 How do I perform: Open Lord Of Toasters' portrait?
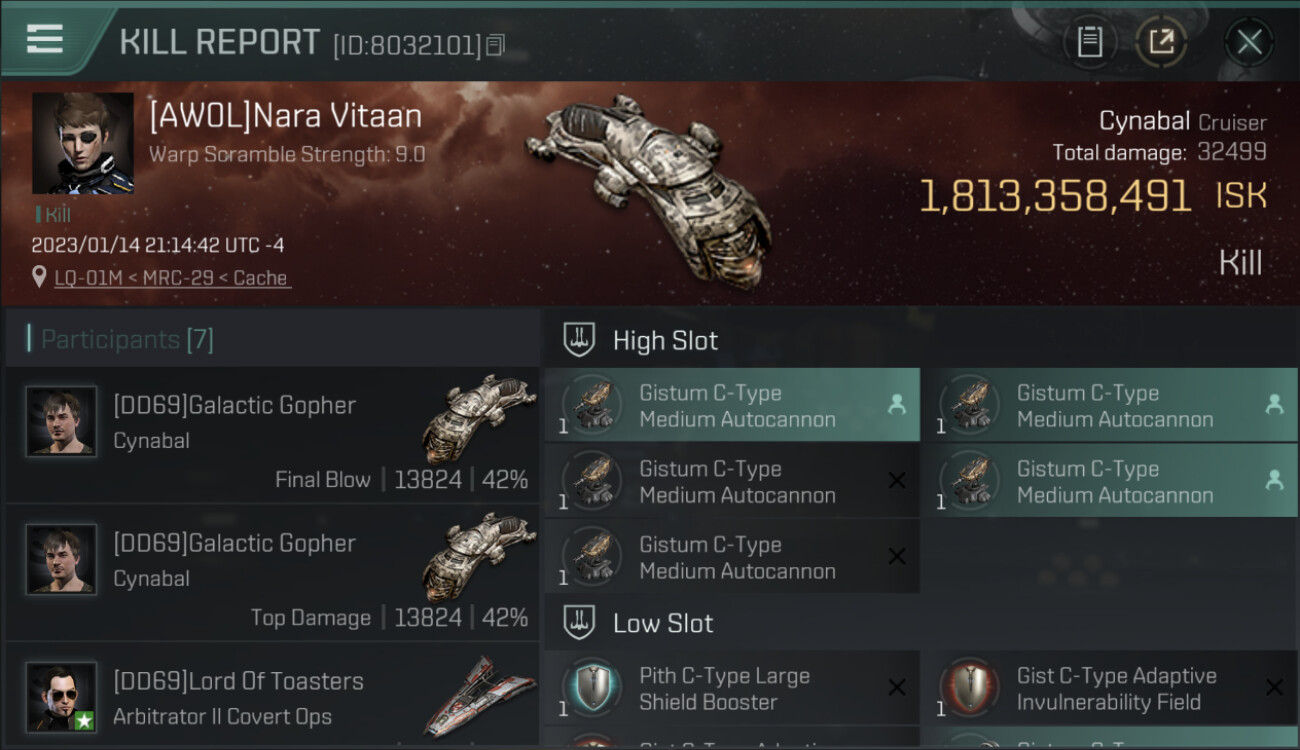(62, 696)
